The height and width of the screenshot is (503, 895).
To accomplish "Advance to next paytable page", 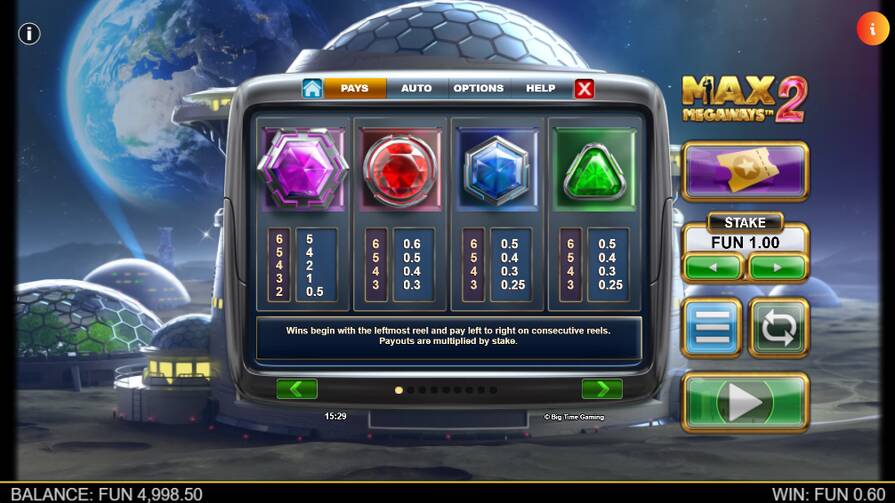I will tap(602, 389).
